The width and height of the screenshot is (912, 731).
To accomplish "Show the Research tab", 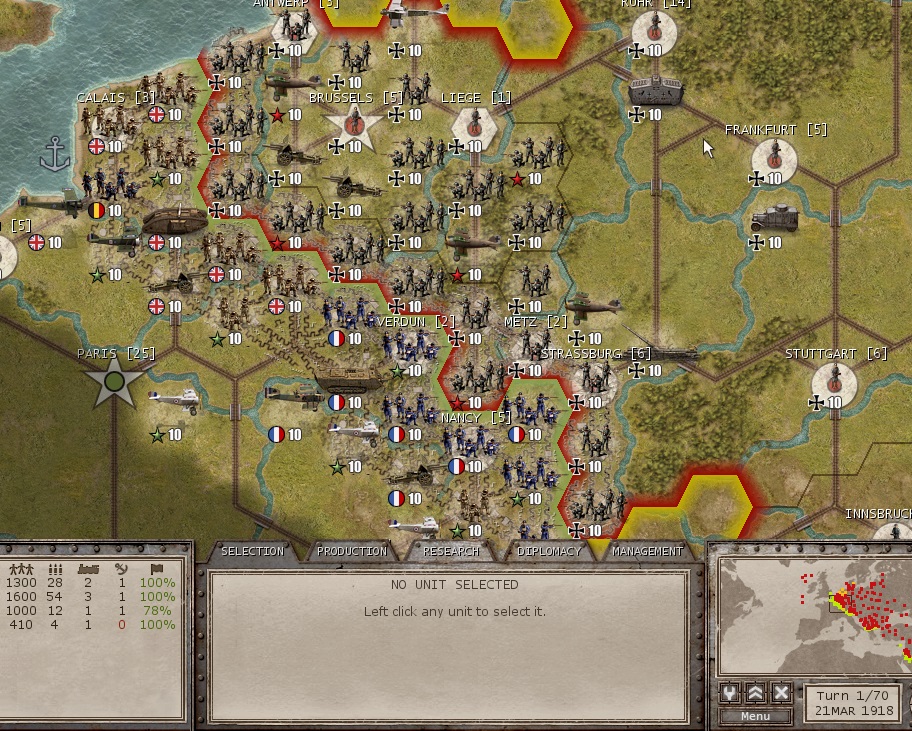I will point(451,551).
